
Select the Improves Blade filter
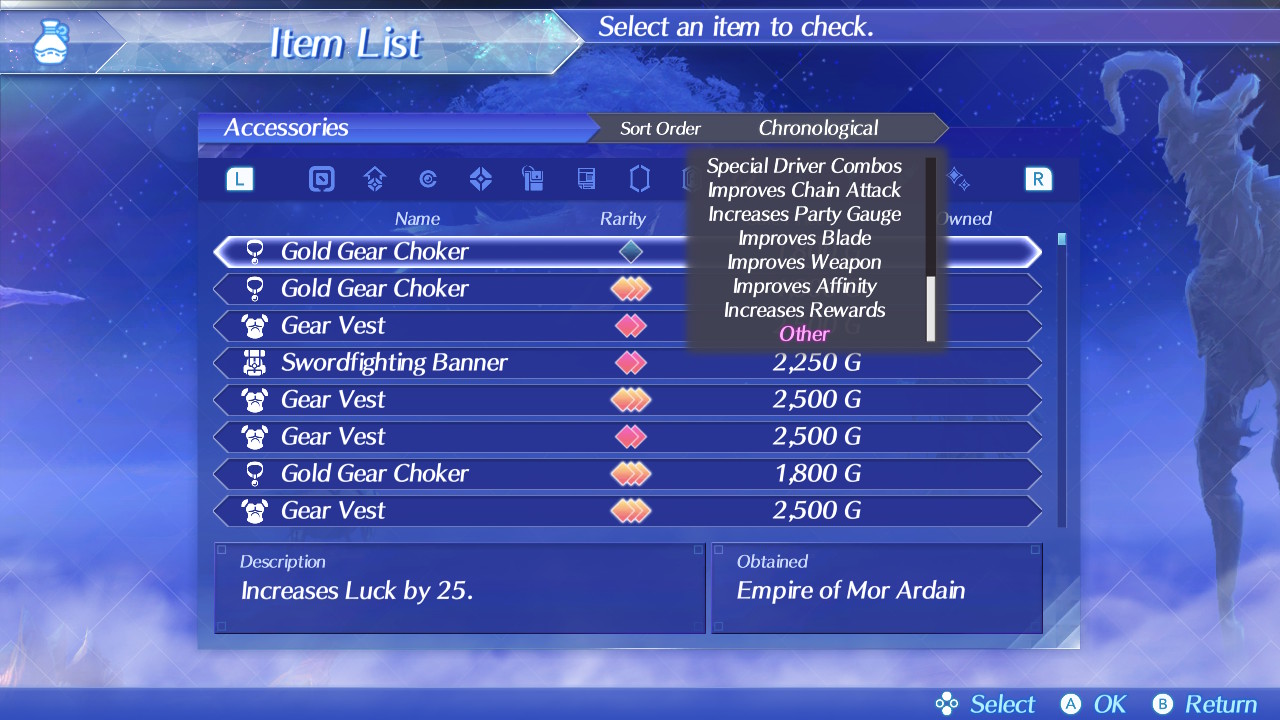[x=804, y=238]
